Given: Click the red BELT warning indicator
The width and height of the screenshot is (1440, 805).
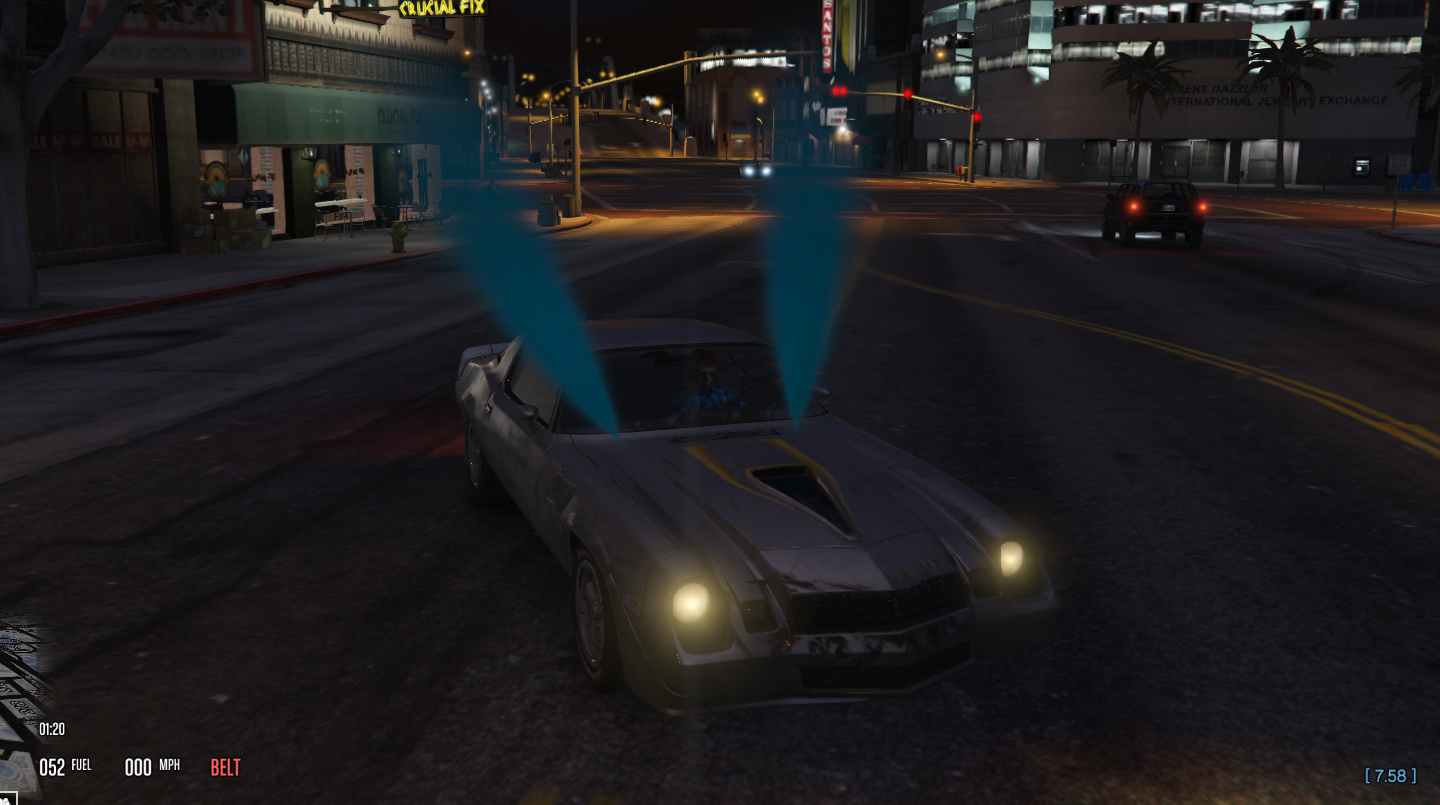Looking at the screenshot, I should (224, 767).
